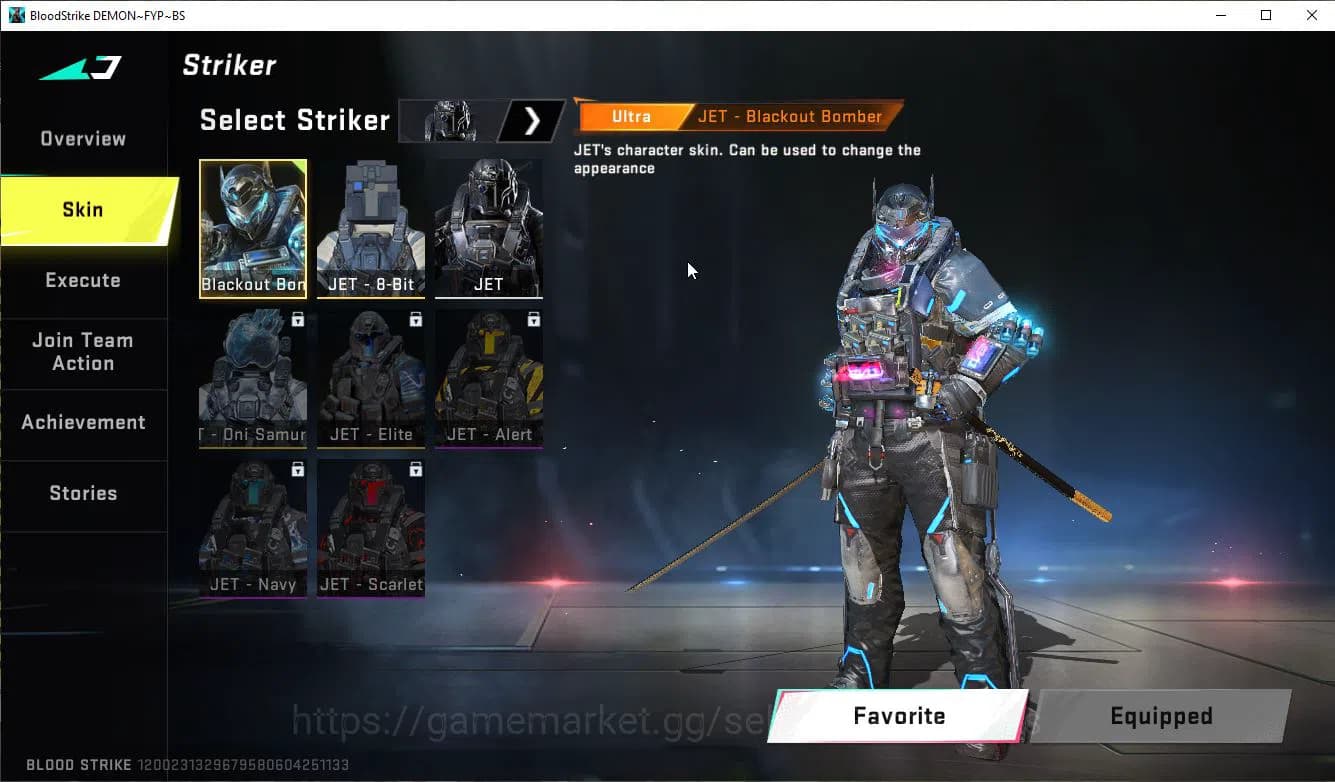The height and width of the screenshot is (782, 1335).
Task: Expand striker selection with the arrow chevron
Action: [533, 120]
